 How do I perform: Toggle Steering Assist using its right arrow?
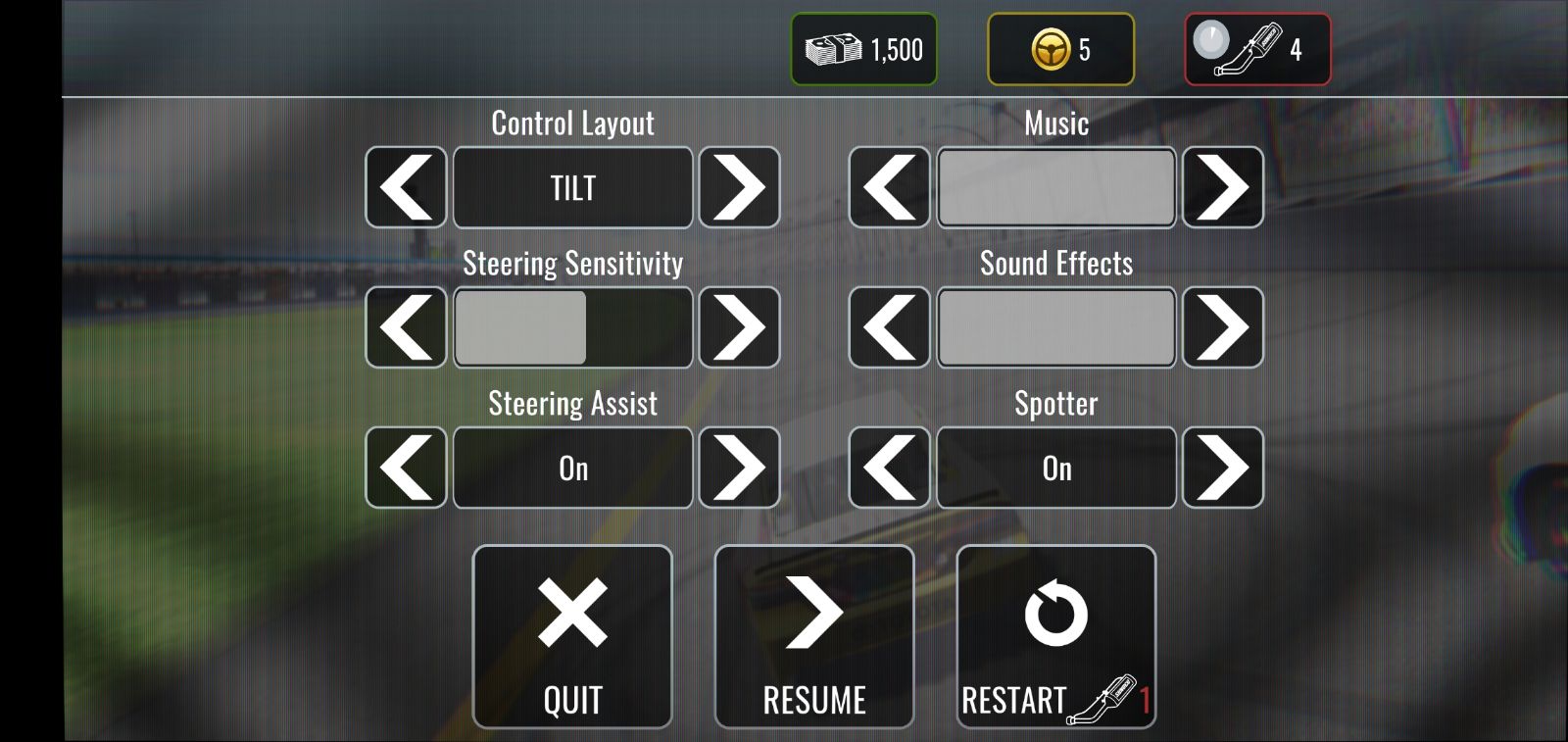(739, 468)
